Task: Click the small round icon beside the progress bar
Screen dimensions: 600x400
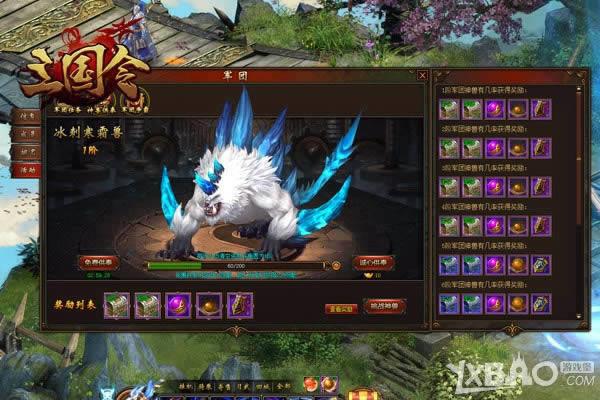Action: pyautogui.click(x=336, y=266)
